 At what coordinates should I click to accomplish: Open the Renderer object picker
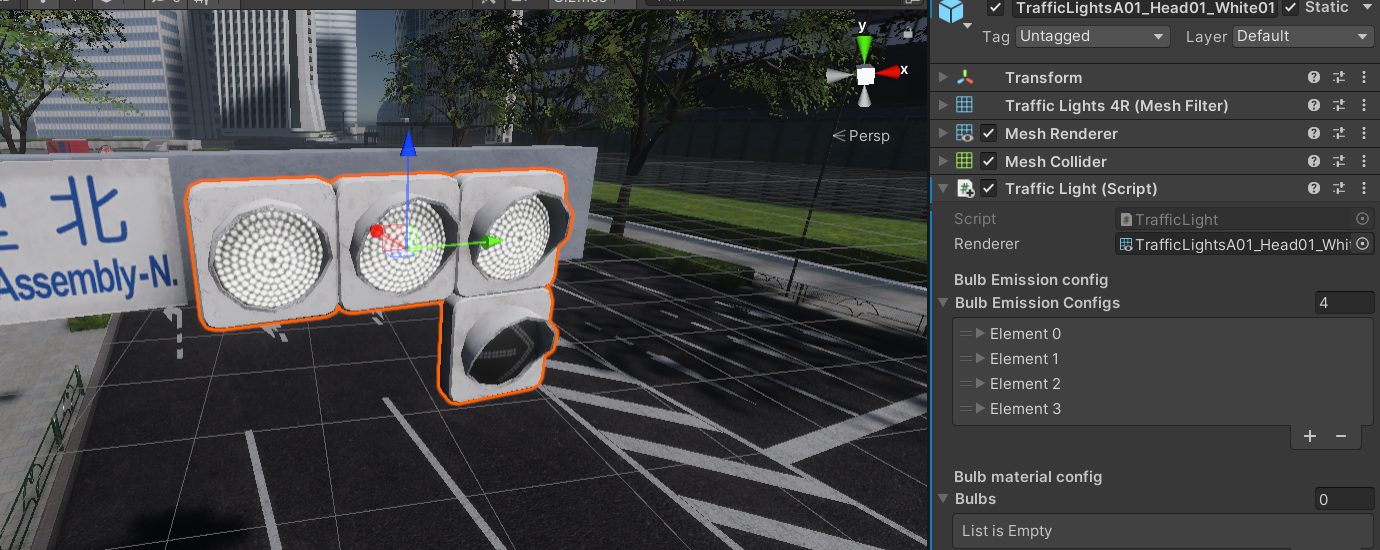tap(1362, 244)
